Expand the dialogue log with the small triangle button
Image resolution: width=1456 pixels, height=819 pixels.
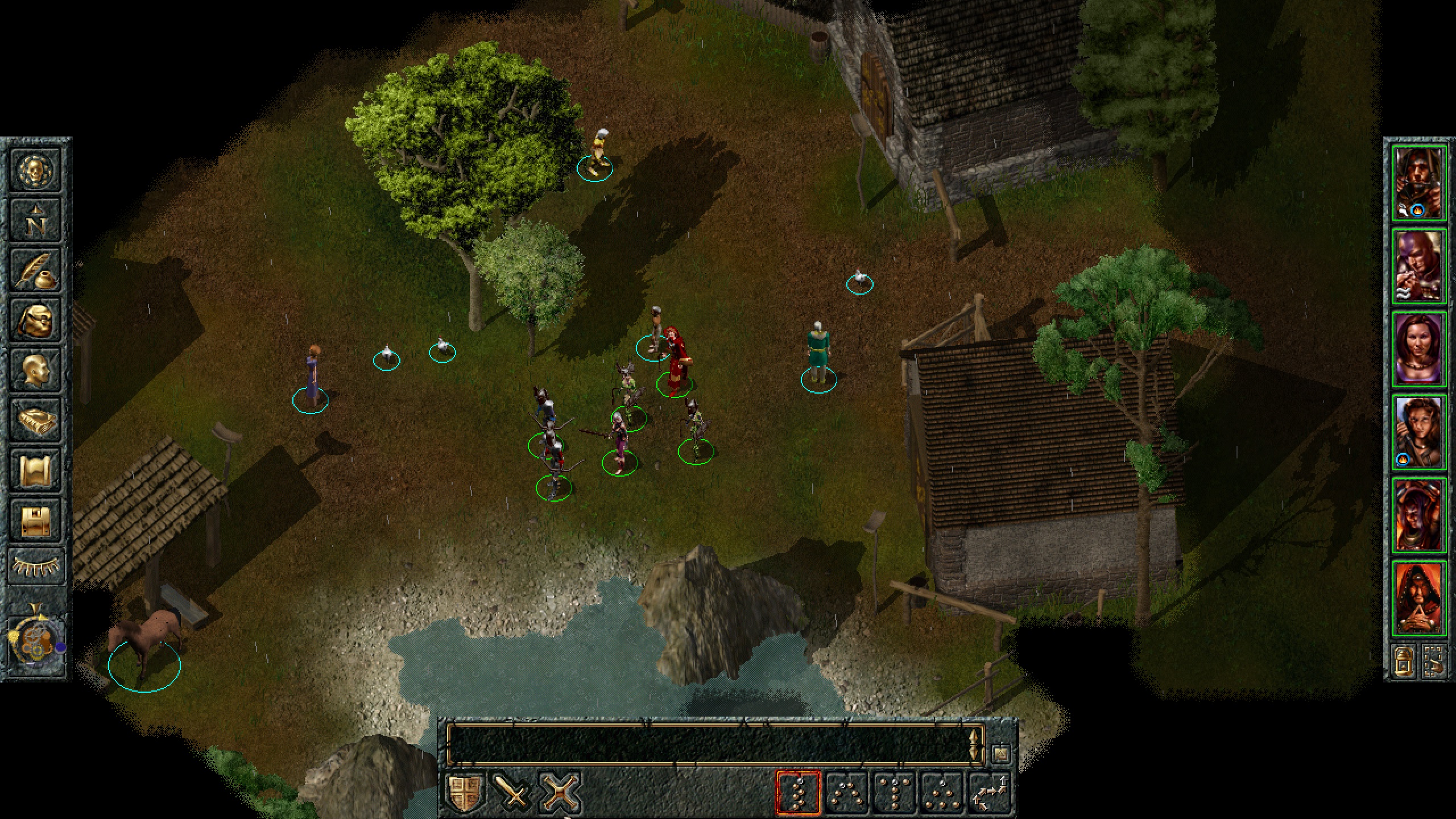click(1000, 754)
